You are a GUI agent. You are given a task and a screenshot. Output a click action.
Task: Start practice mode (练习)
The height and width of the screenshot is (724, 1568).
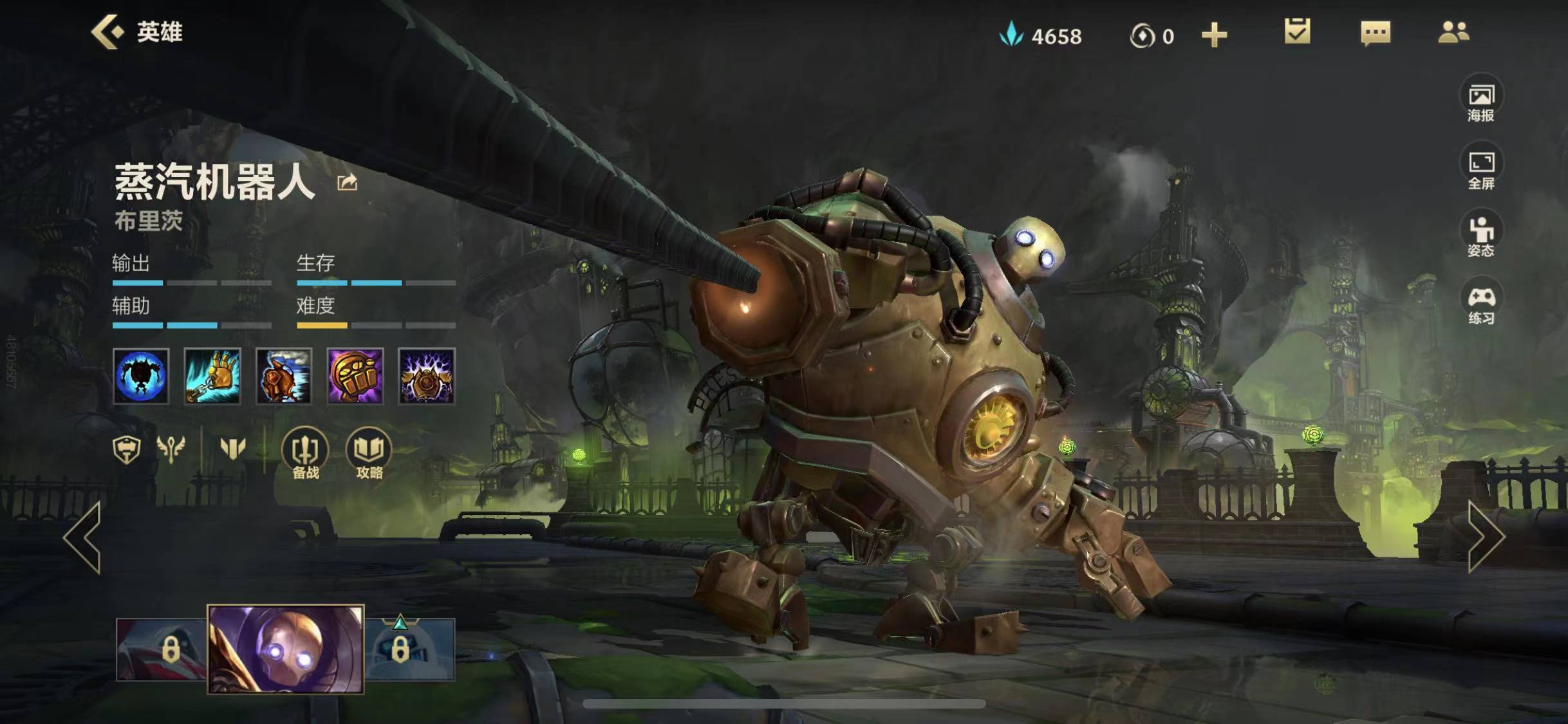coord(1480,304)
